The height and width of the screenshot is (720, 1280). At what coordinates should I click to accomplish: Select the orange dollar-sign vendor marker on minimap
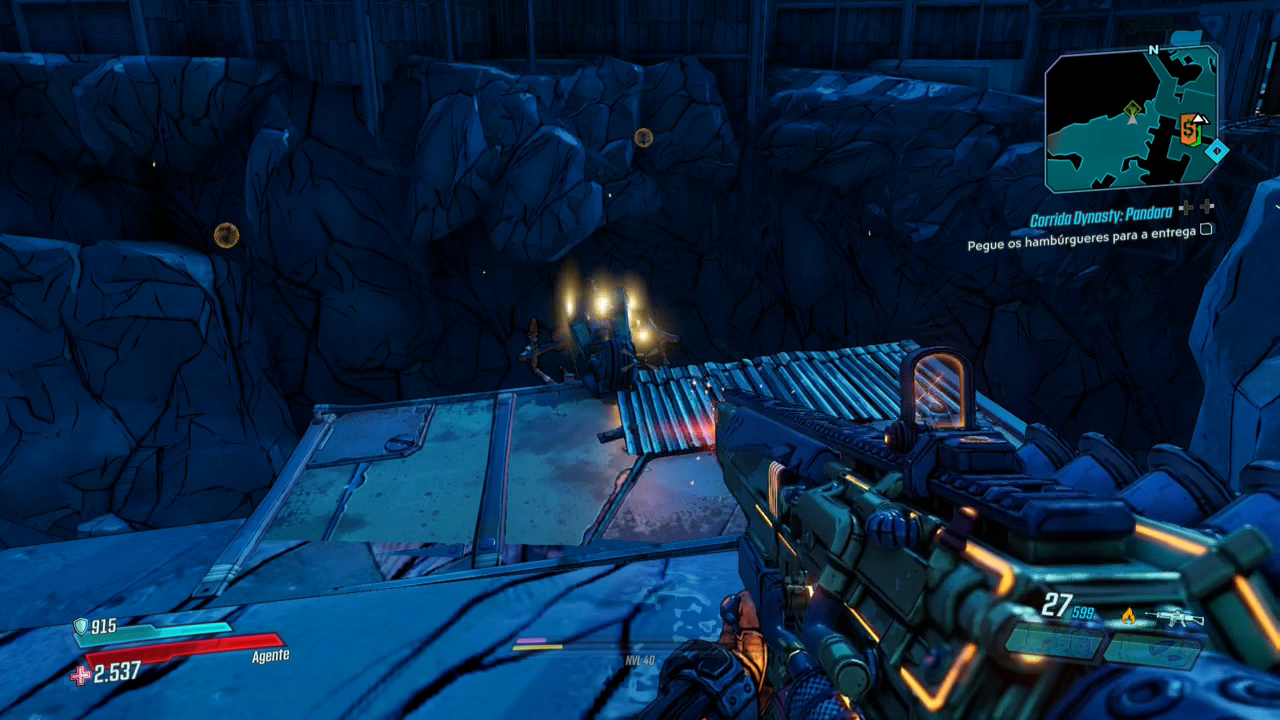coord(1189,129)
